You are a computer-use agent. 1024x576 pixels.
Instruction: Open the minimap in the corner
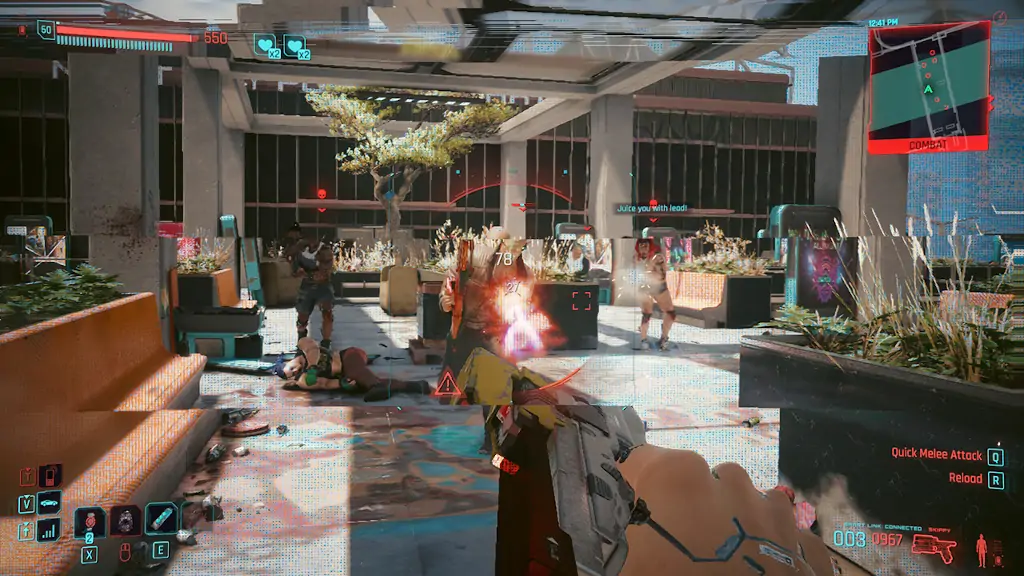(x=929, y=86)
